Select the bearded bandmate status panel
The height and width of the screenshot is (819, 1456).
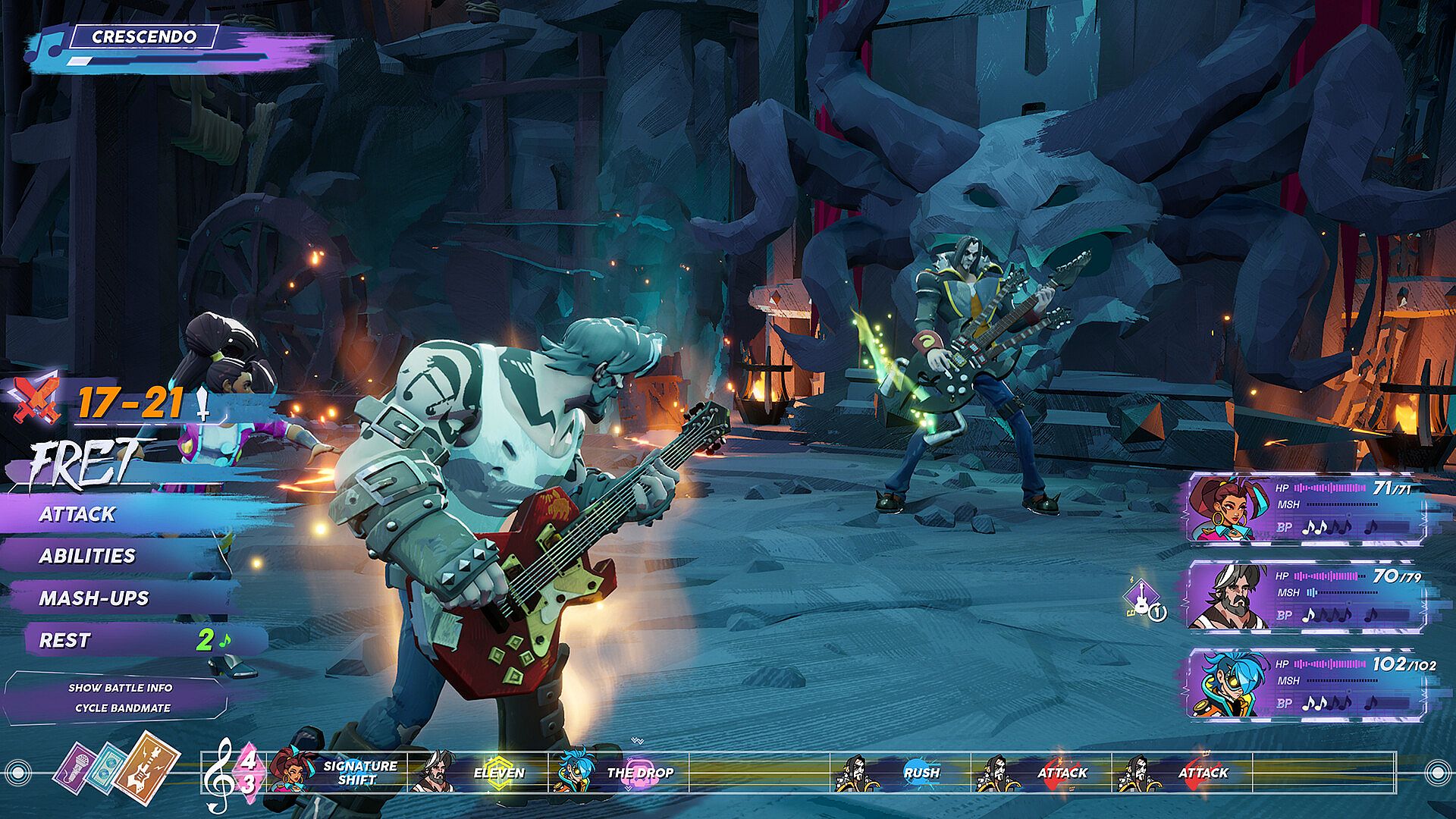pos(1304,596)
